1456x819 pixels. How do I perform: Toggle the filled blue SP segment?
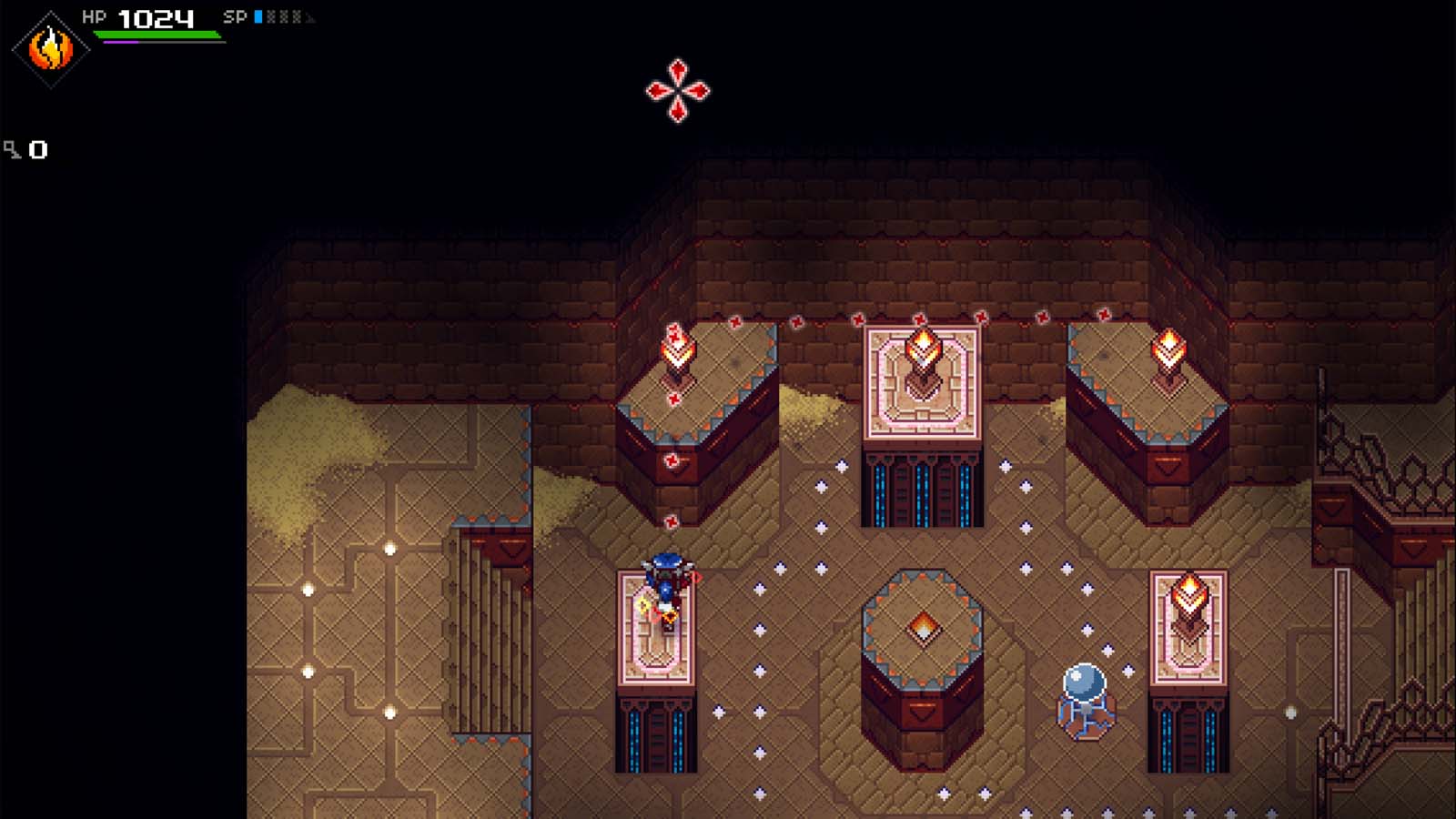[x=258, y=16]
